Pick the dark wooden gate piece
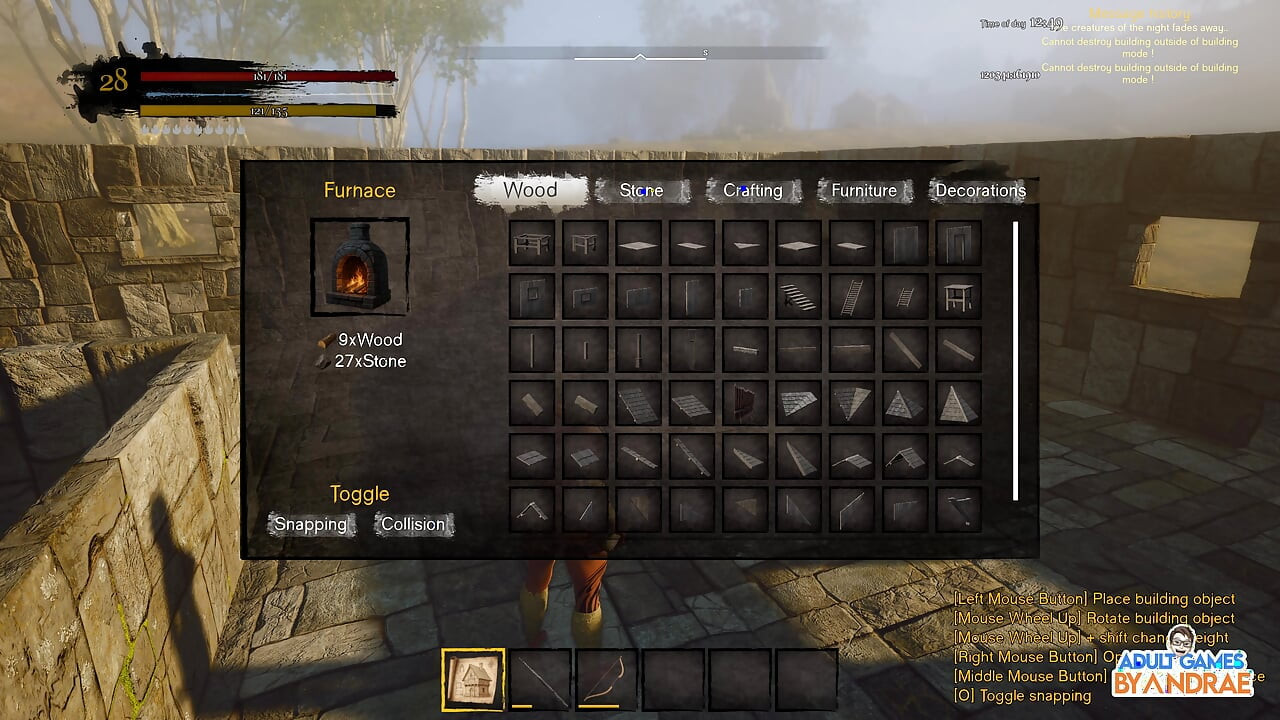Screen dimensions: 1280x720 [x=745, y=402]
